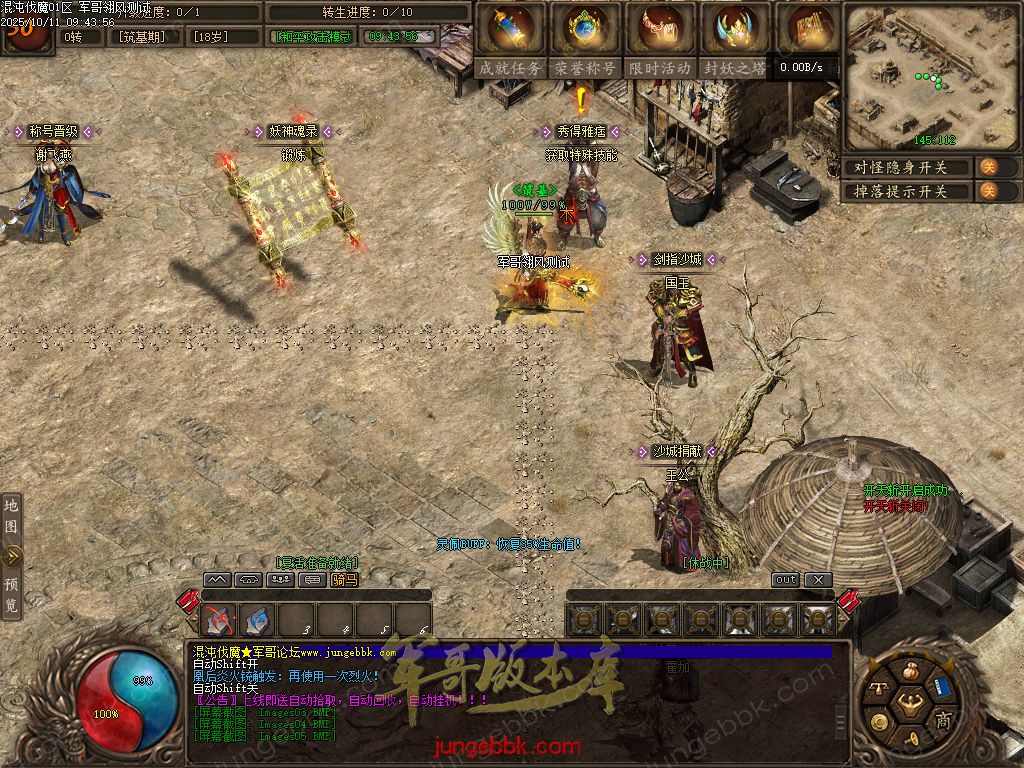
Task: Click the small 'out' button
Action: (786, 580)
